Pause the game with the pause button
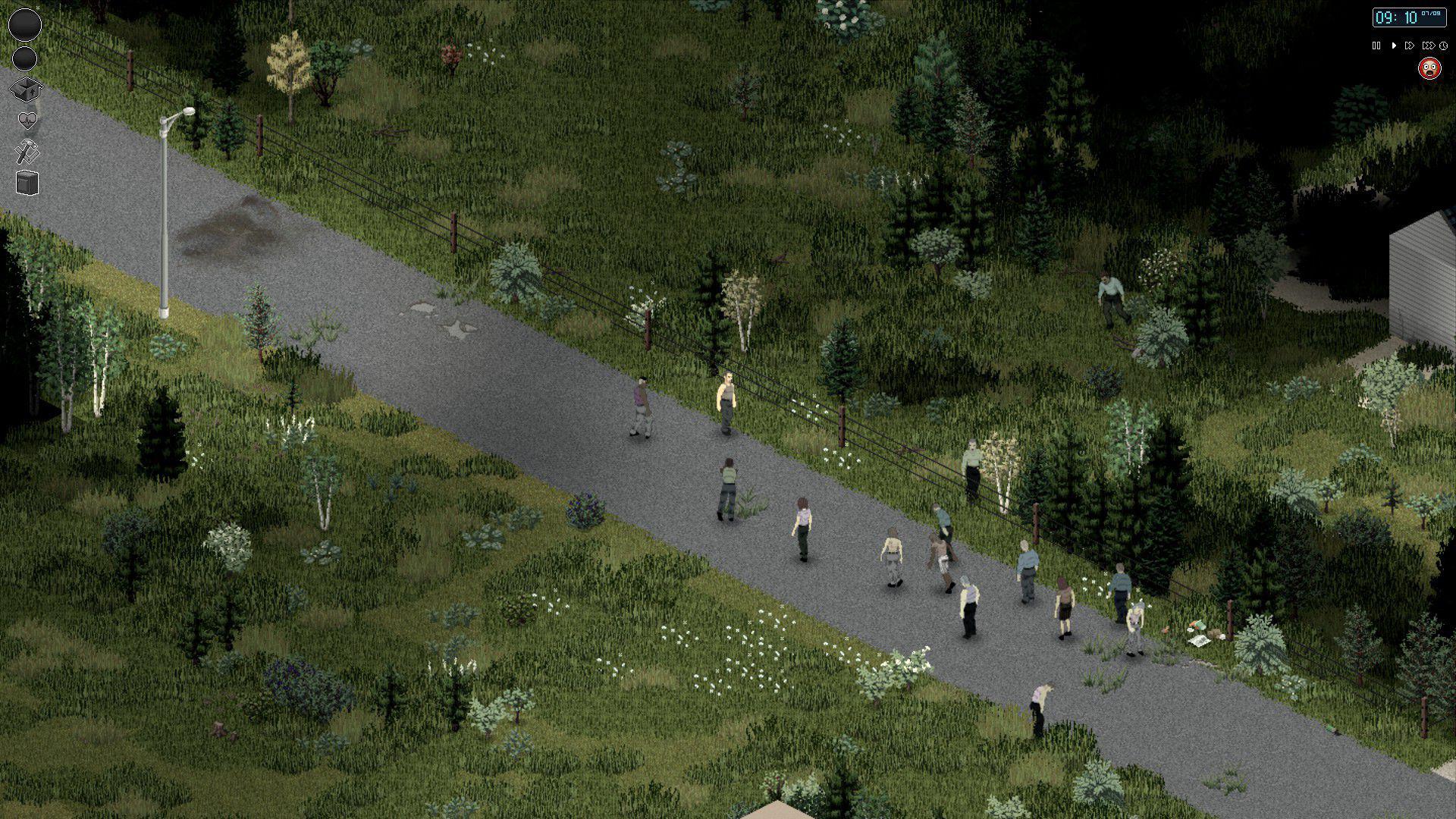This screenshot has width=1456, height=819. coord(1376,45)
